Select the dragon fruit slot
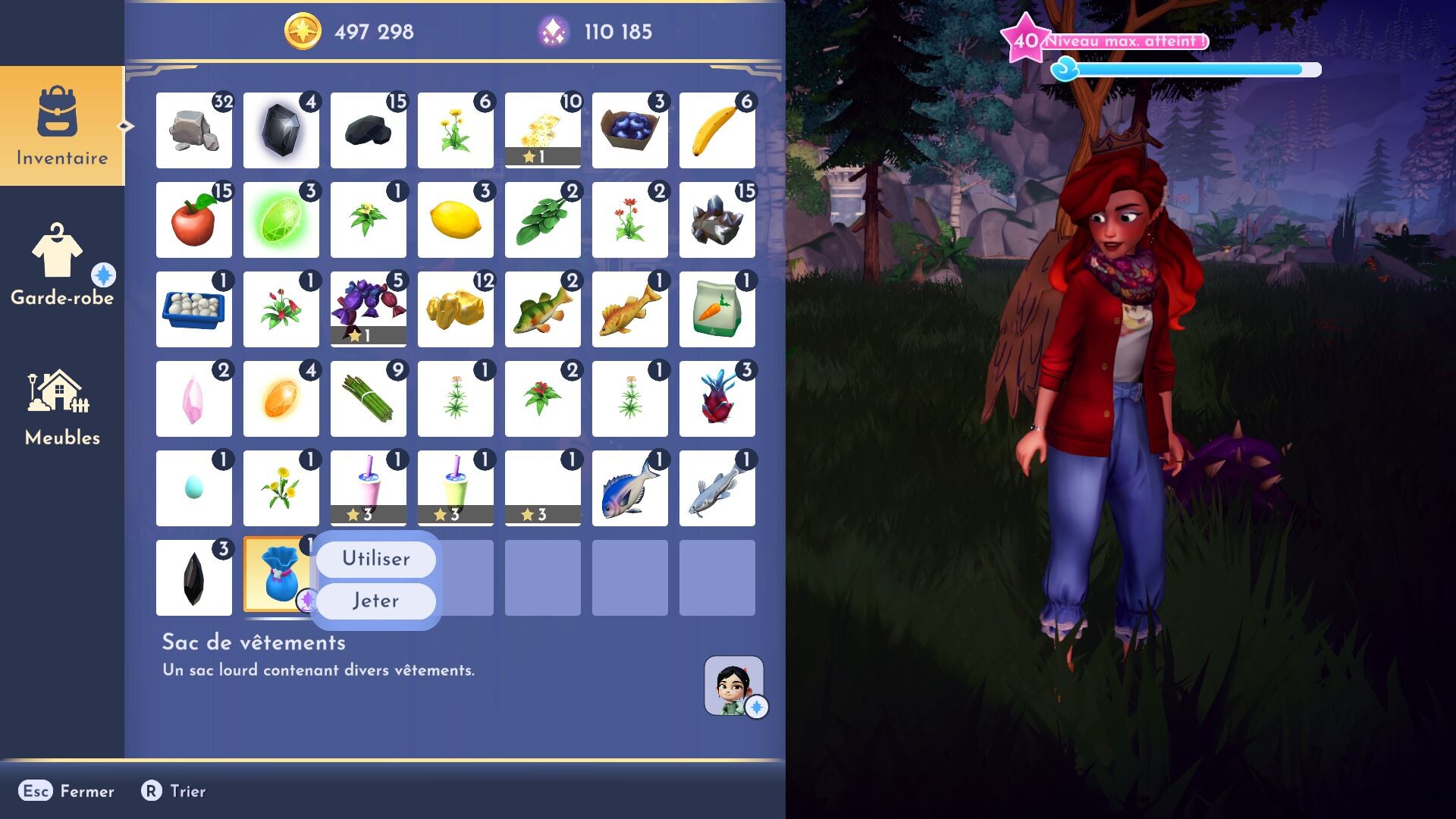The height and width of the screenshot is (819, 1456). pyautogui.click(x=717, y=398)
